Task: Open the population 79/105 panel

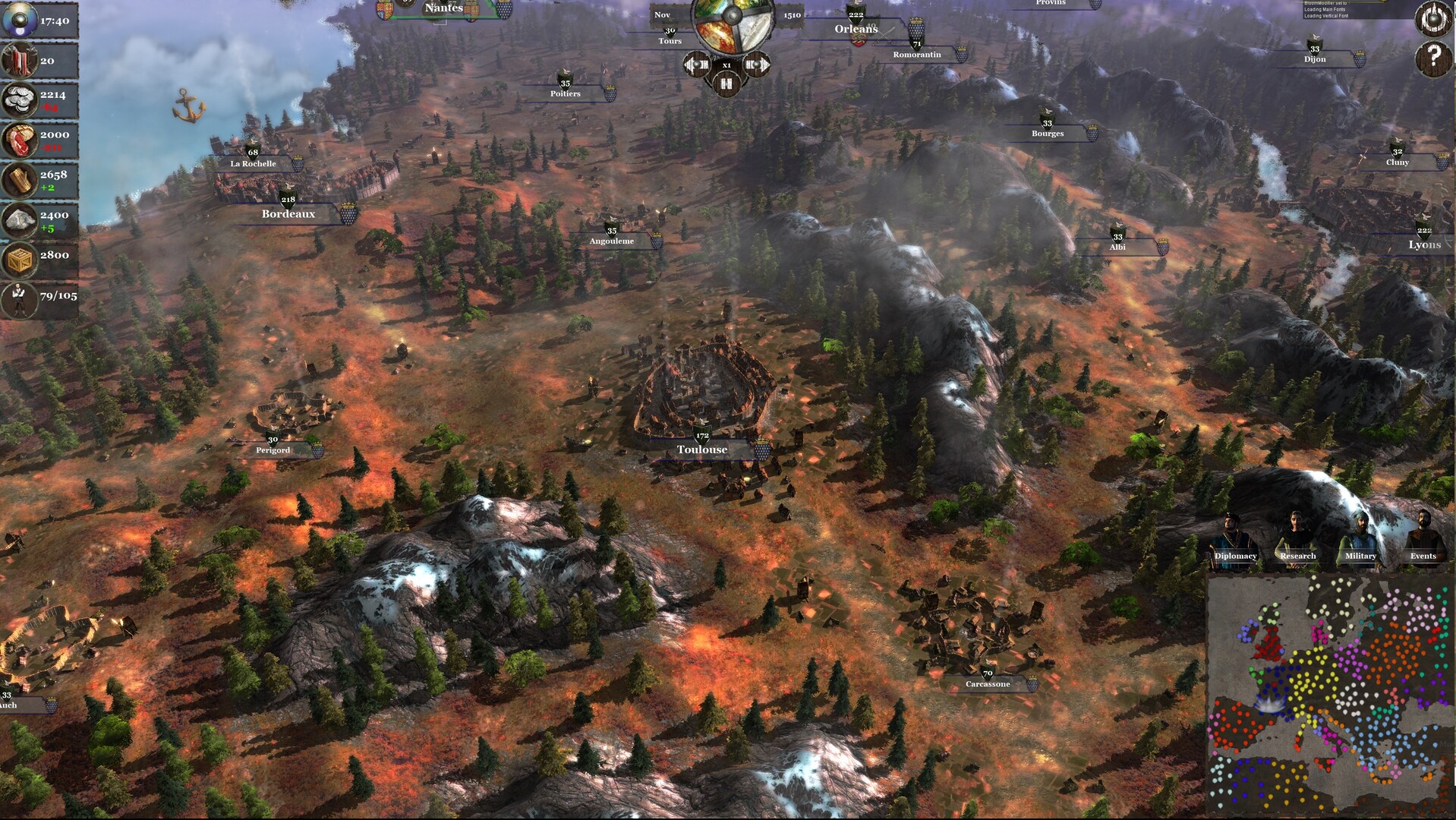Action: pos(20,294)
